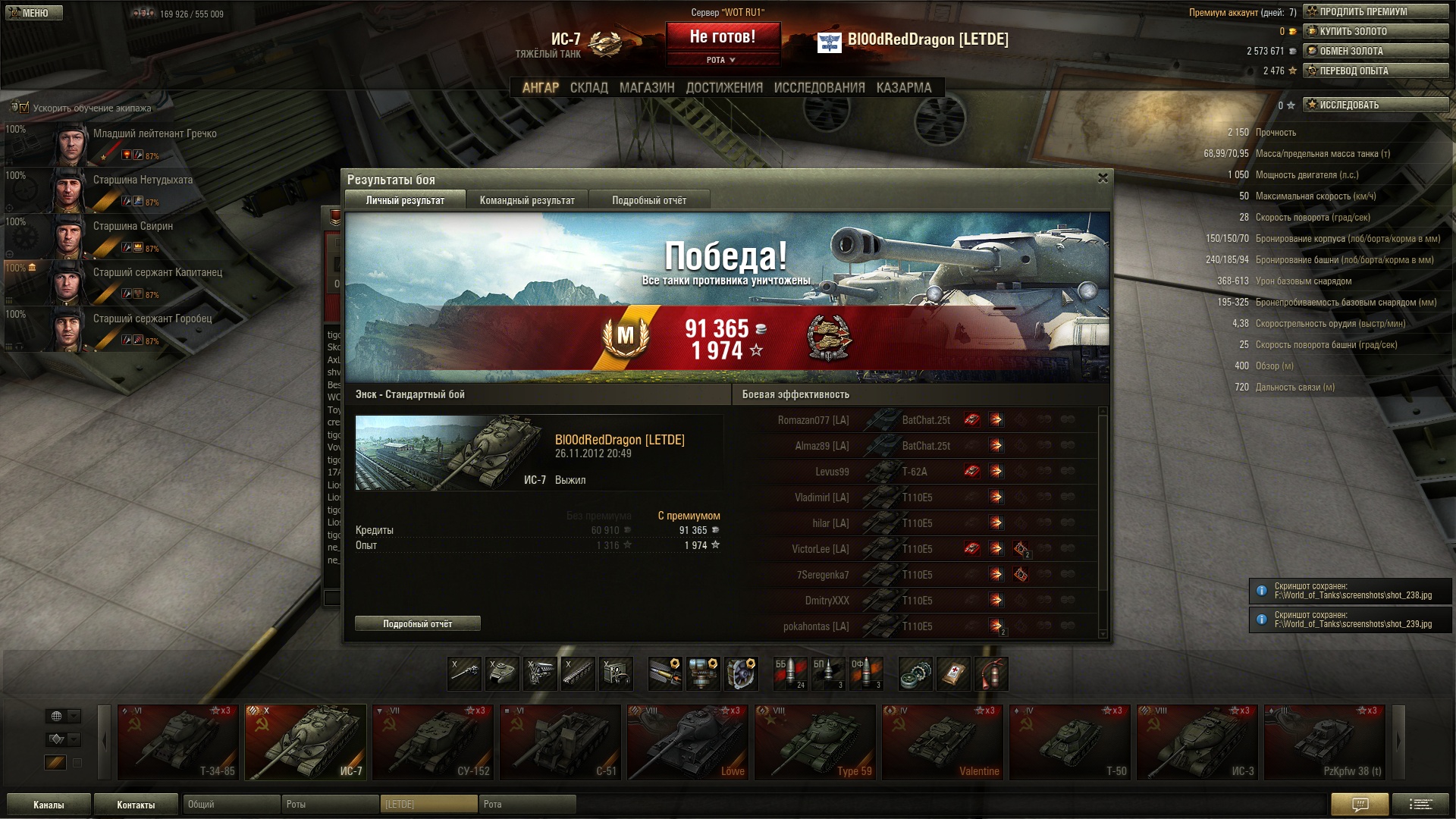
Task: Close the battle results window
Action: 1103,178
